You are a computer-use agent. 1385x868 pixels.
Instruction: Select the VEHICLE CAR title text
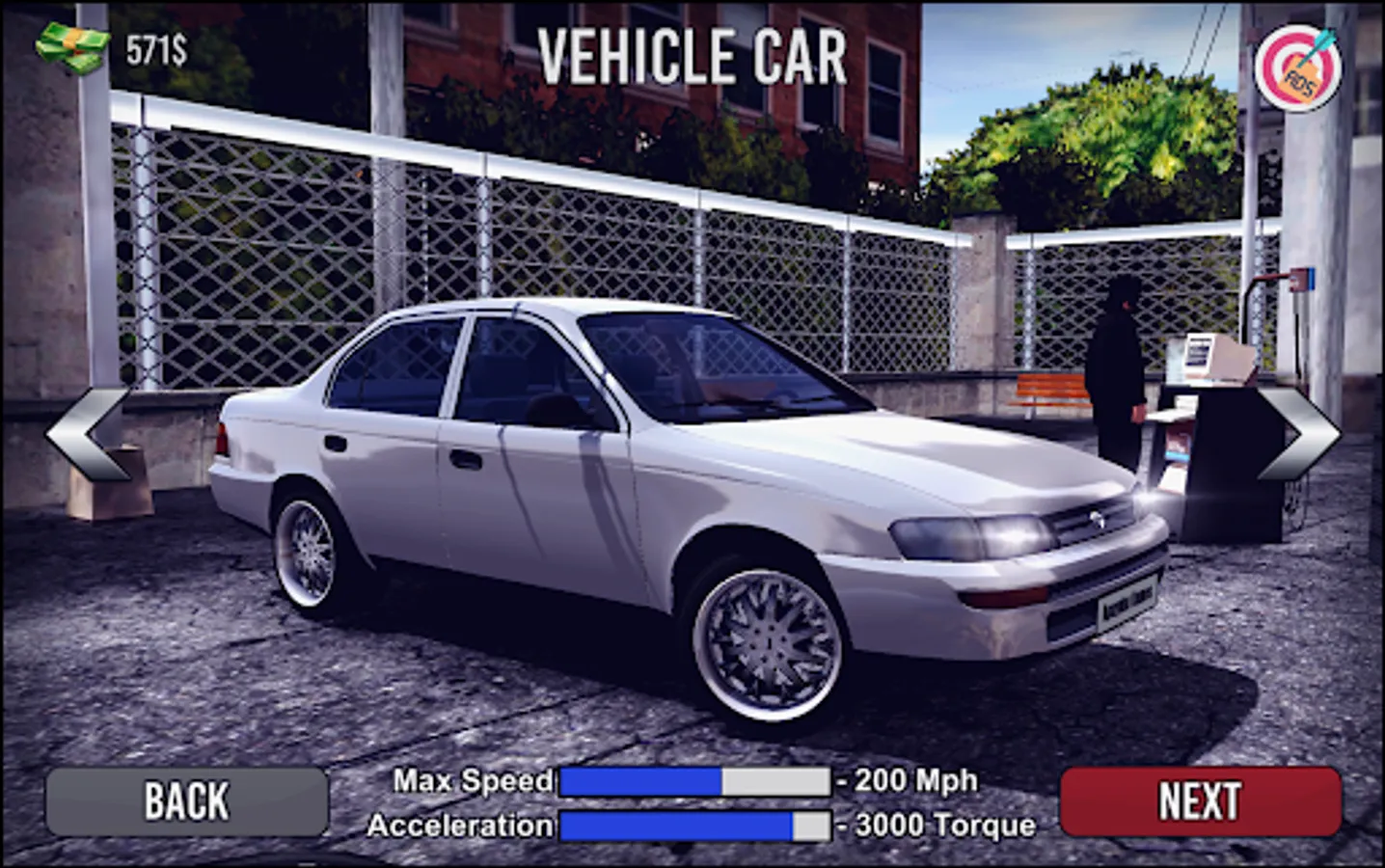(692, 56)
